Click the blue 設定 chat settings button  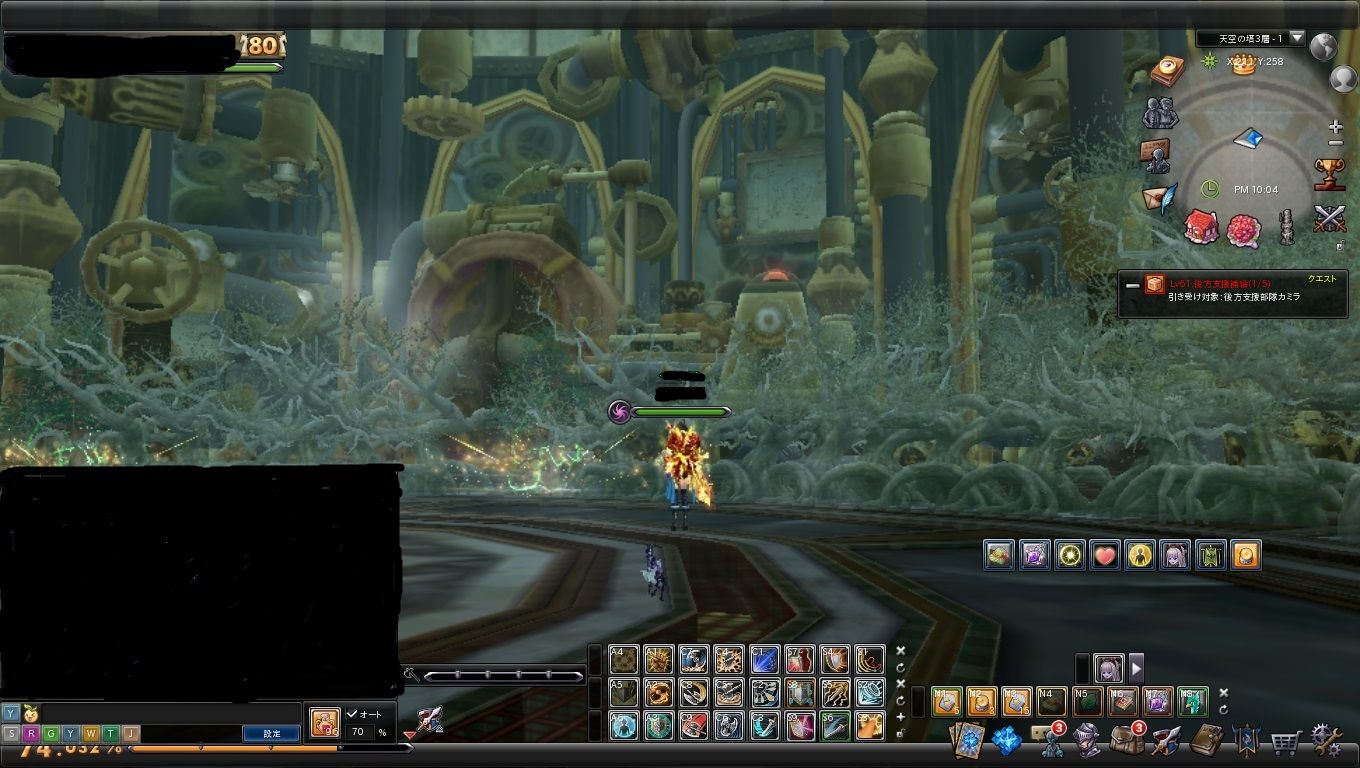[x=271, y=733]
